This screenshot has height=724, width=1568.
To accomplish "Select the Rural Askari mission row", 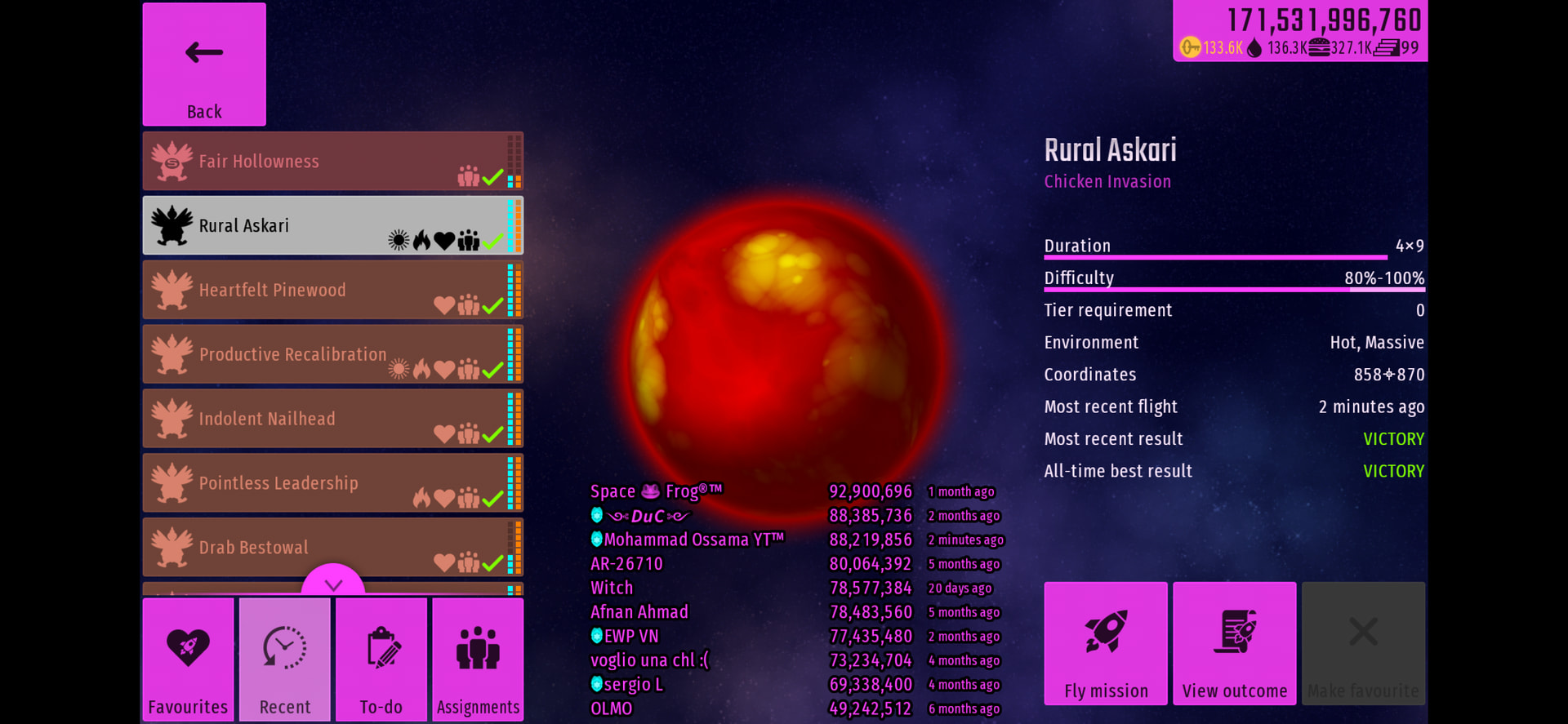I will (x=332, y=225).
